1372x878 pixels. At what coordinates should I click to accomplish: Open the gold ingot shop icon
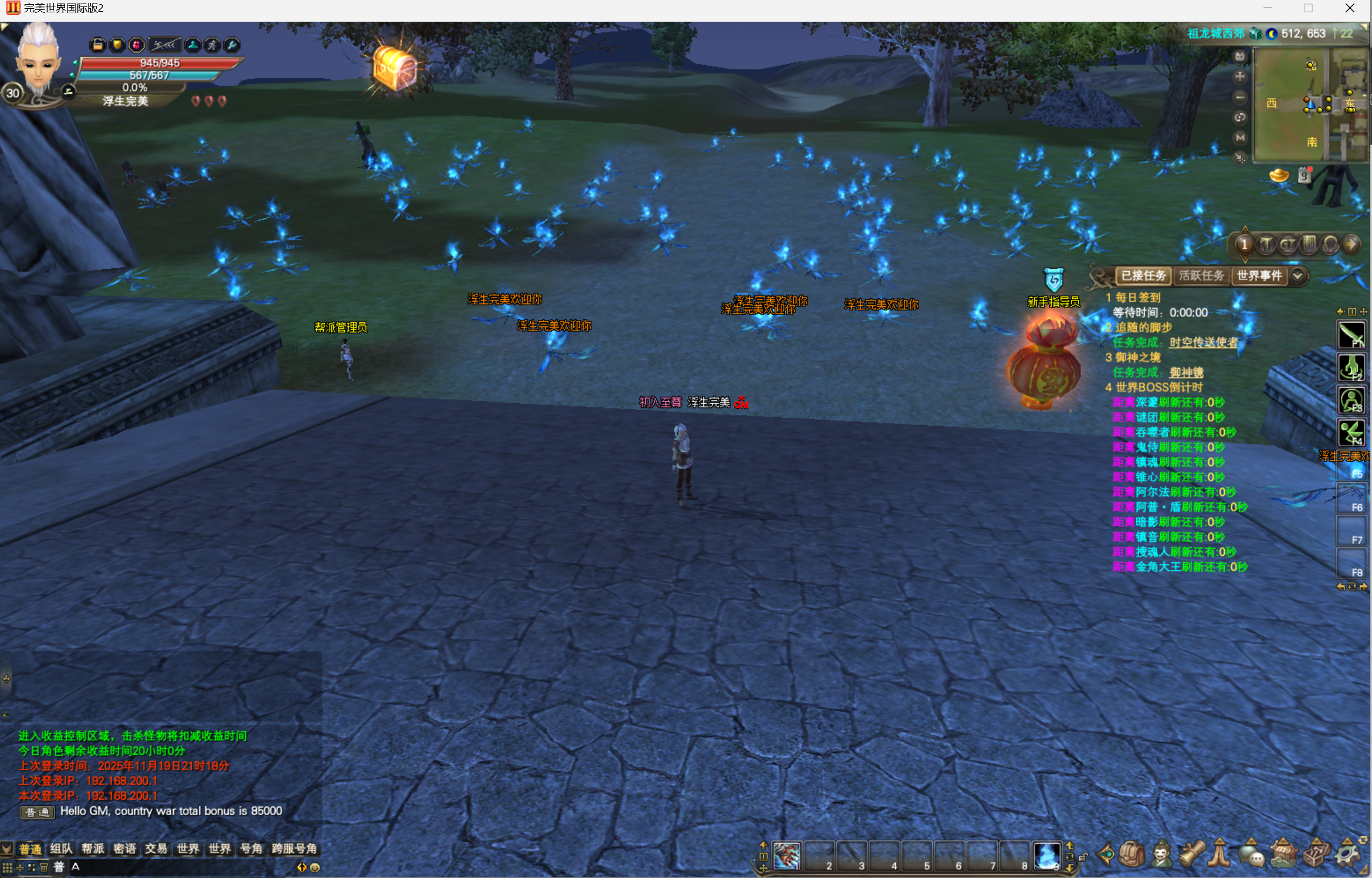1279,175
